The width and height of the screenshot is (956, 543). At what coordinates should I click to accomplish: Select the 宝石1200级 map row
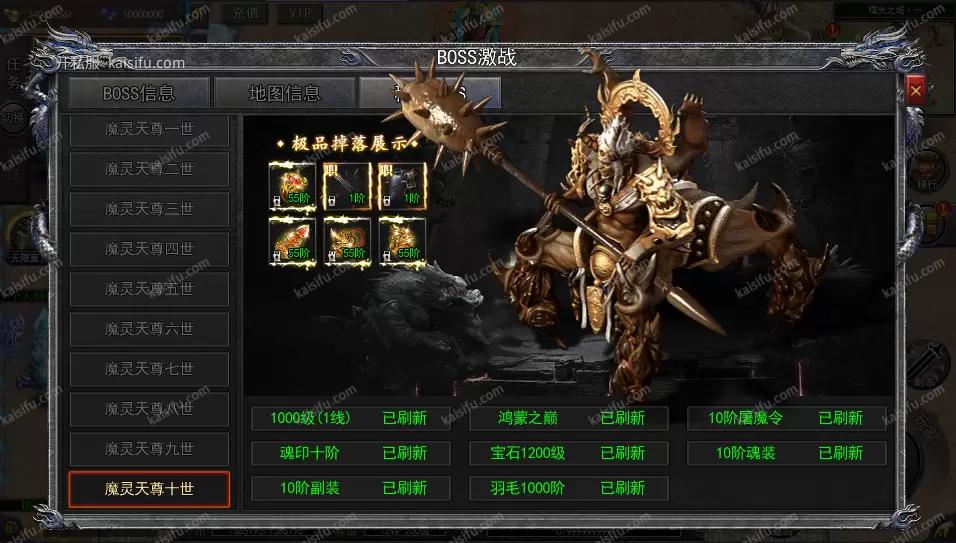click(x=568, y=453)
